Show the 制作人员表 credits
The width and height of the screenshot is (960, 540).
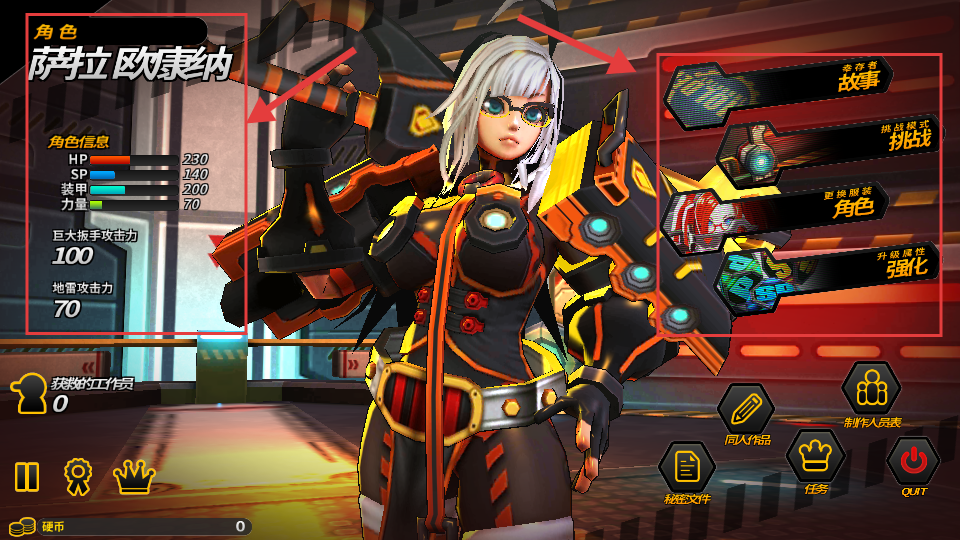pos(872,388)
